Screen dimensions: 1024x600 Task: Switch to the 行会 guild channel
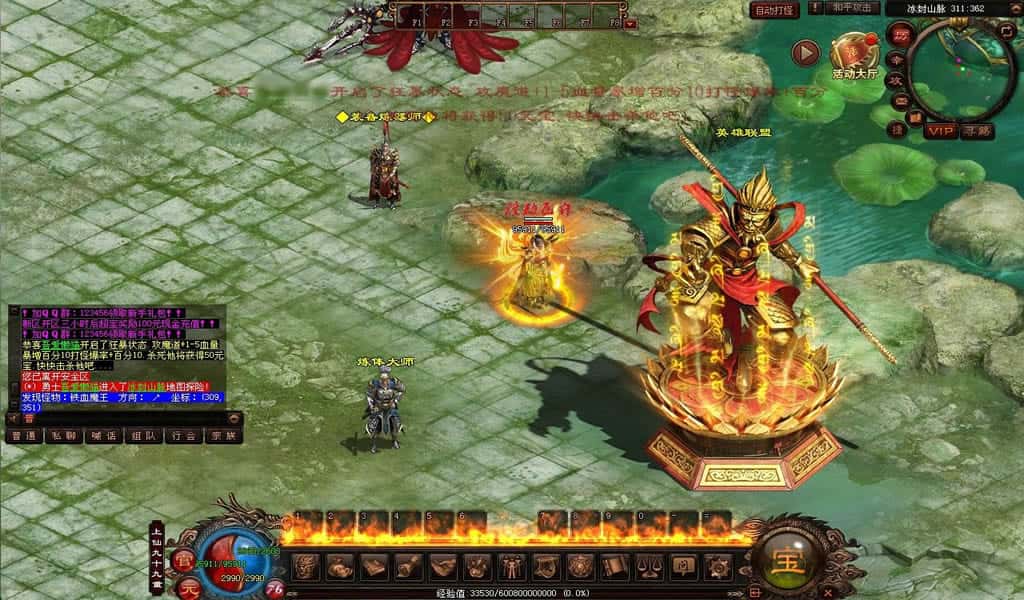point(183,436)
